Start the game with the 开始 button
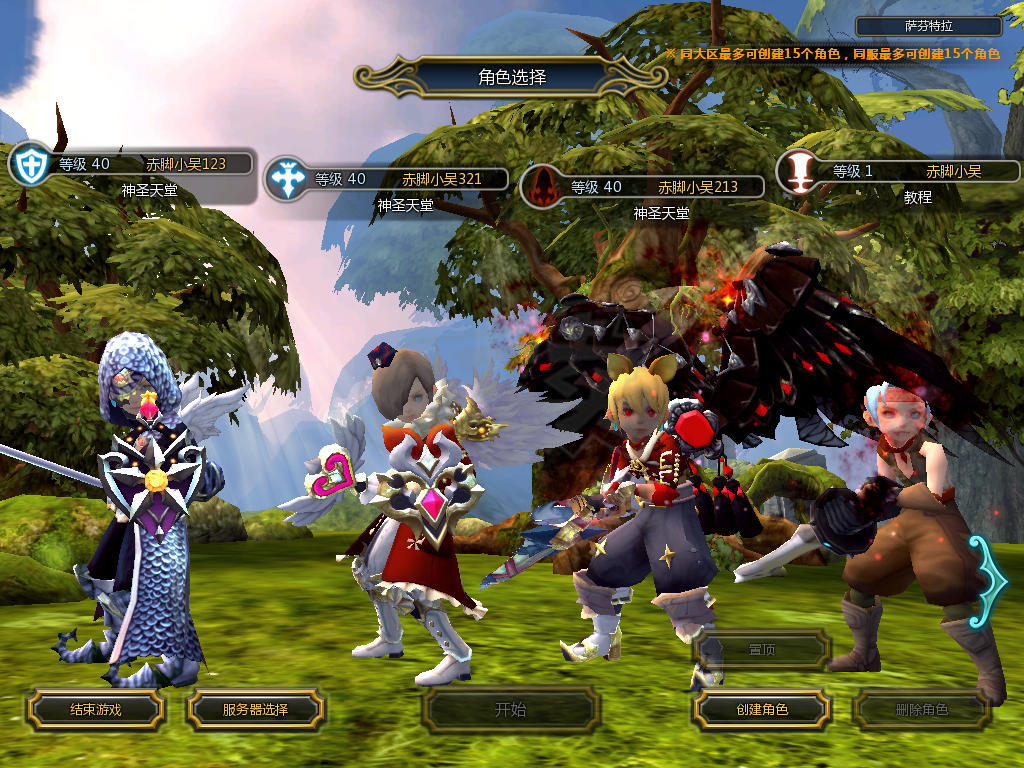 [510, 710]
